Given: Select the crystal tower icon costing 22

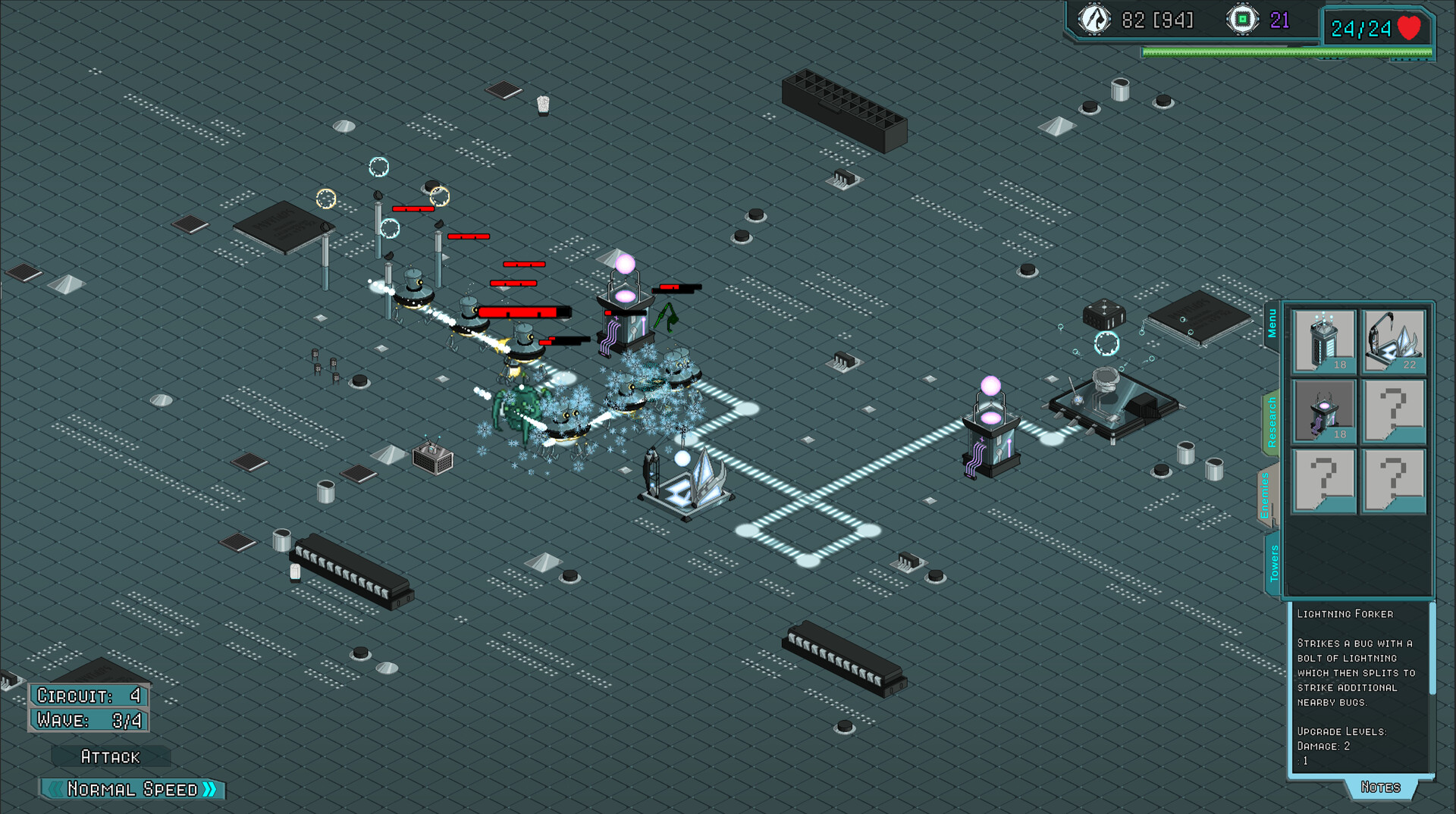Looking at the screenshot, I should [x=1394, y=341].
